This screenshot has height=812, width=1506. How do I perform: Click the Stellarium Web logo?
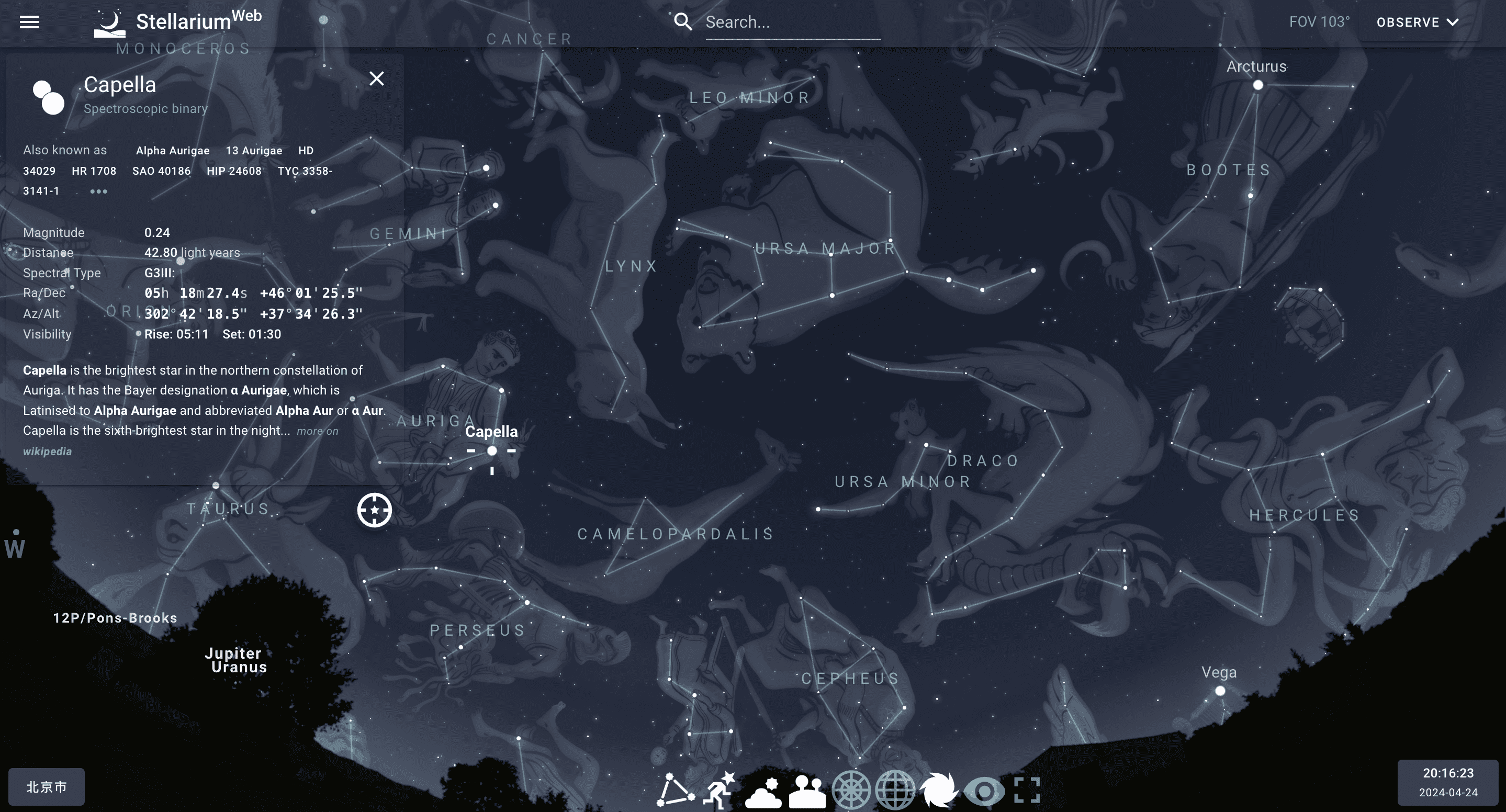(x=175, y=21)
